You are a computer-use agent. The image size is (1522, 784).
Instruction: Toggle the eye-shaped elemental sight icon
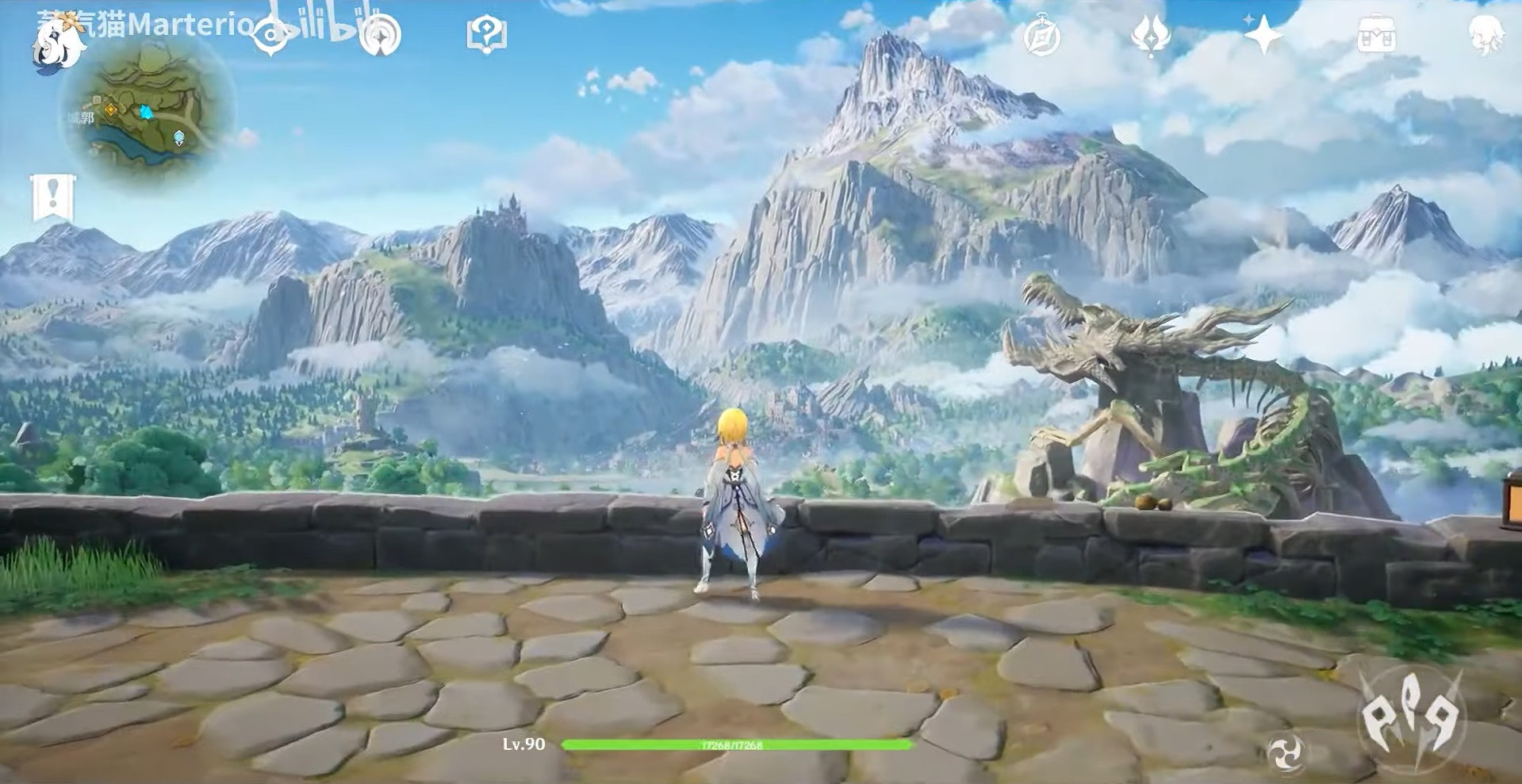click(x=270, y=35)
